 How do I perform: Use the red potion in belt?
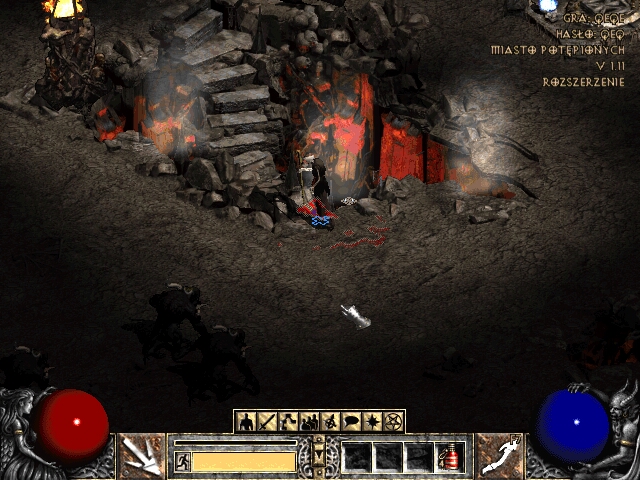(x=451, y=457)
